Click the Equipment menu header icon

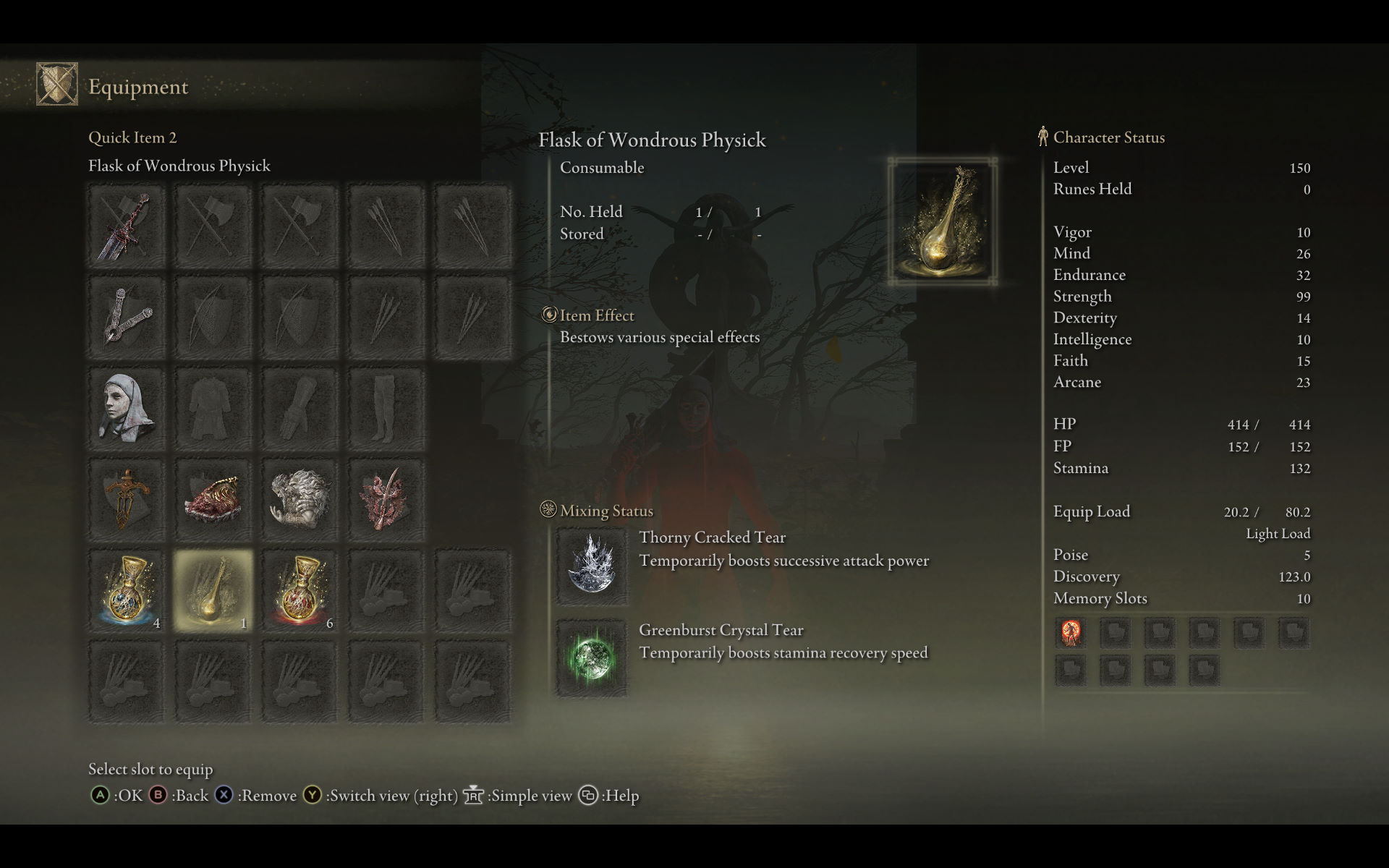click(57, 84)
